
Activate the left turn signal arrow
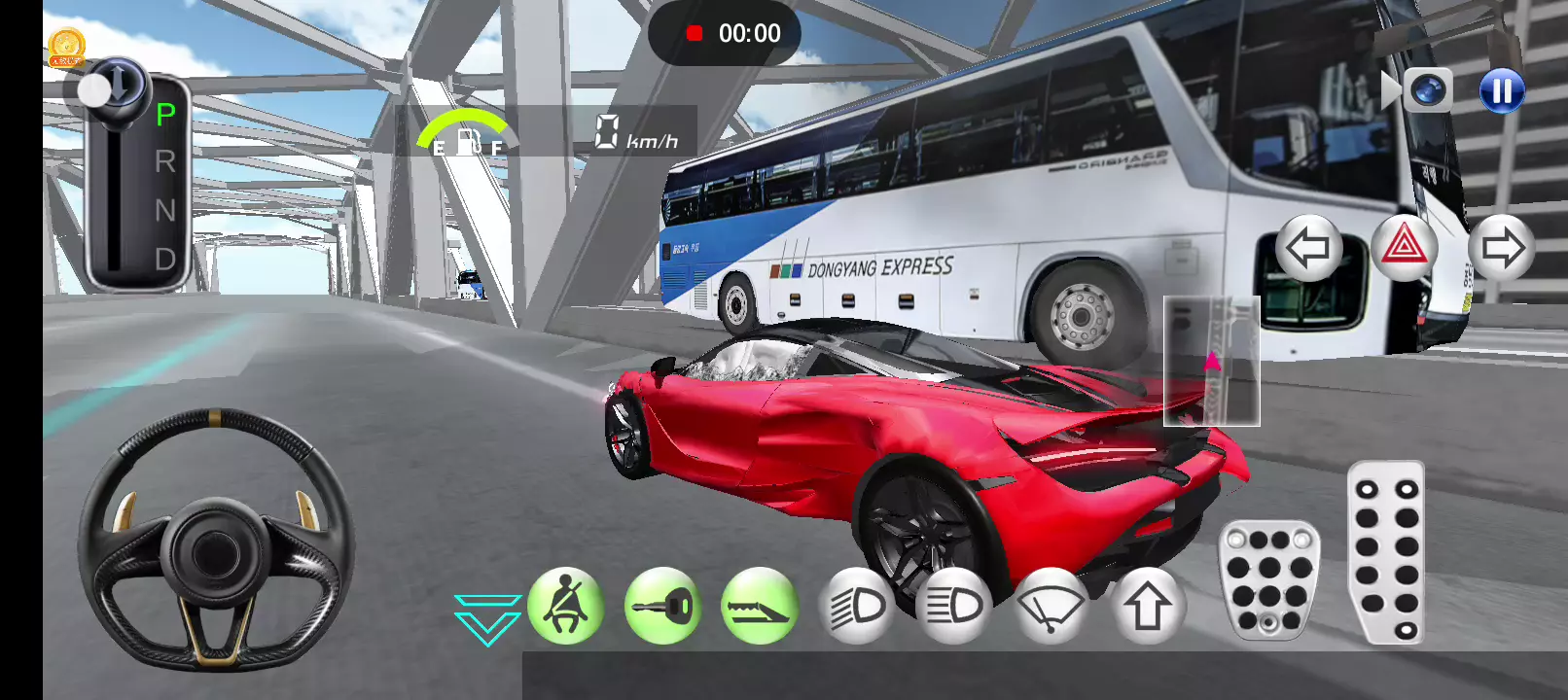pos(1308,249)
